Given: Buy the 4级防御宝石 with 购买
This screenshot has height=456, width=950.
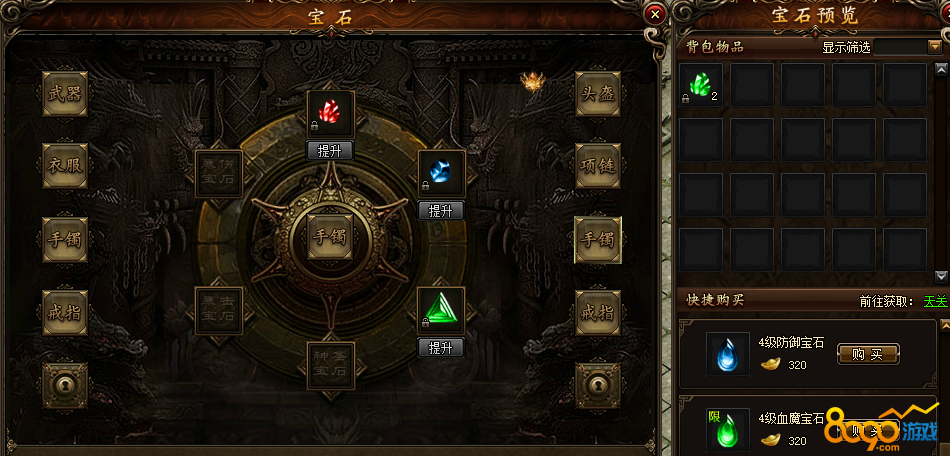Looking at the screenshot, I should point(868,353).
